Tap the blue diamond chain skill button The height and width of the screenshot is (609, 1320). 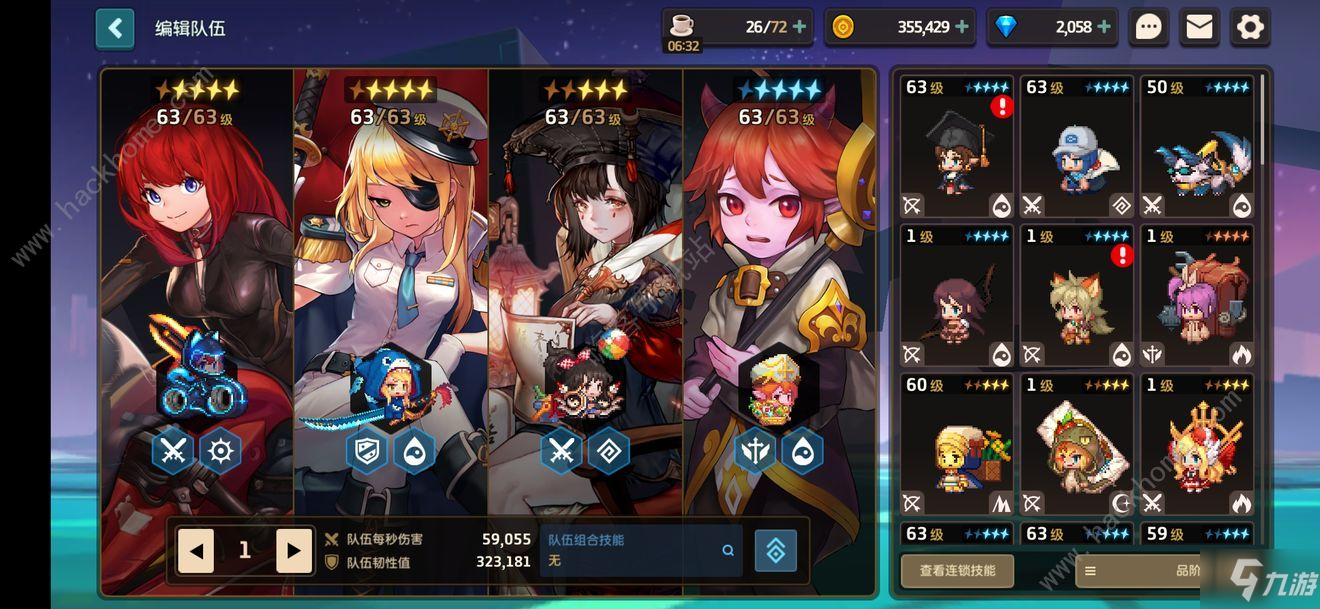tap(775, 550)
